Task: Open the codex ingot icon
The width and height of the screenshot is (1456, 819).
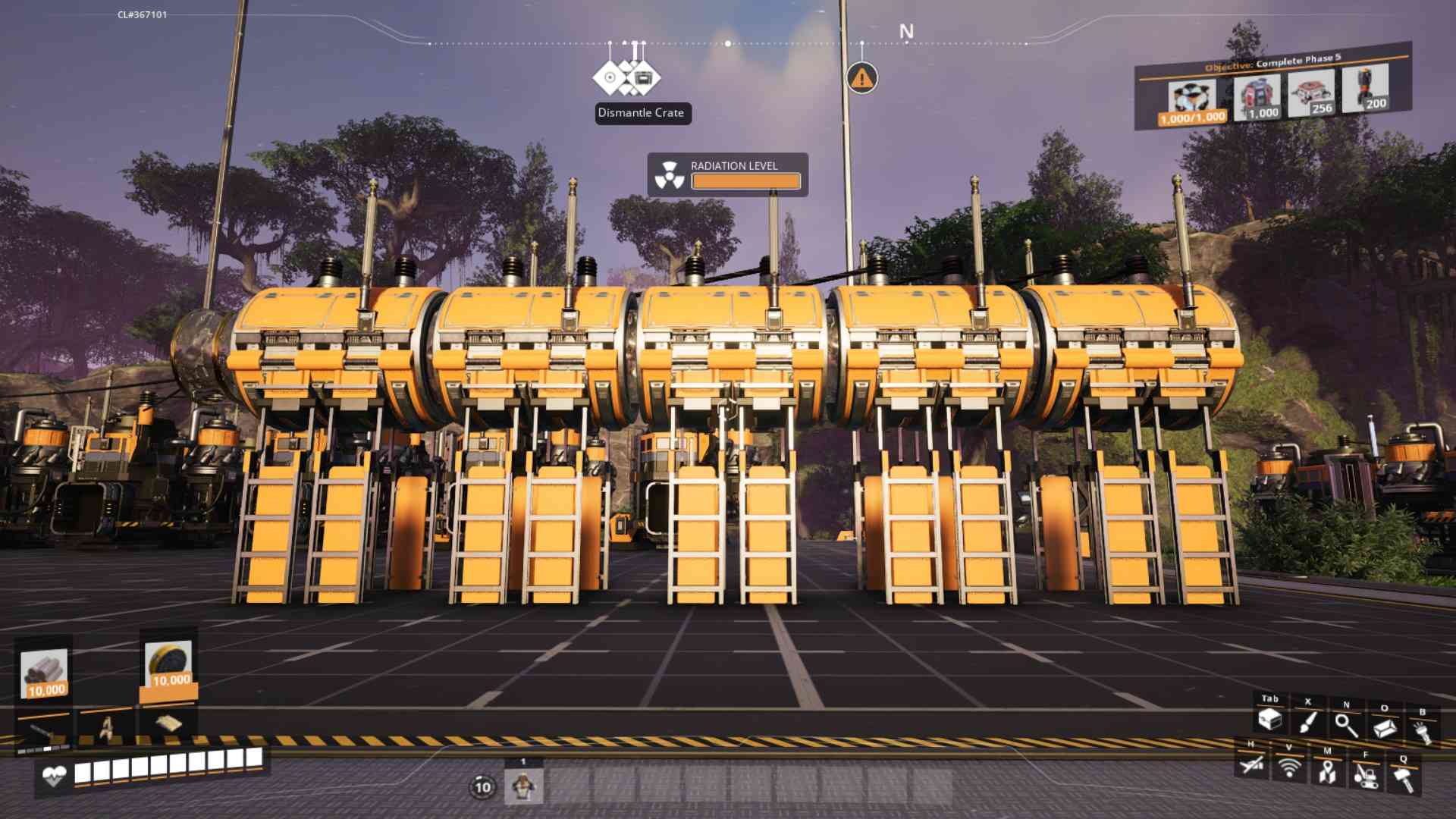Action: click(x=1385, y=729)
